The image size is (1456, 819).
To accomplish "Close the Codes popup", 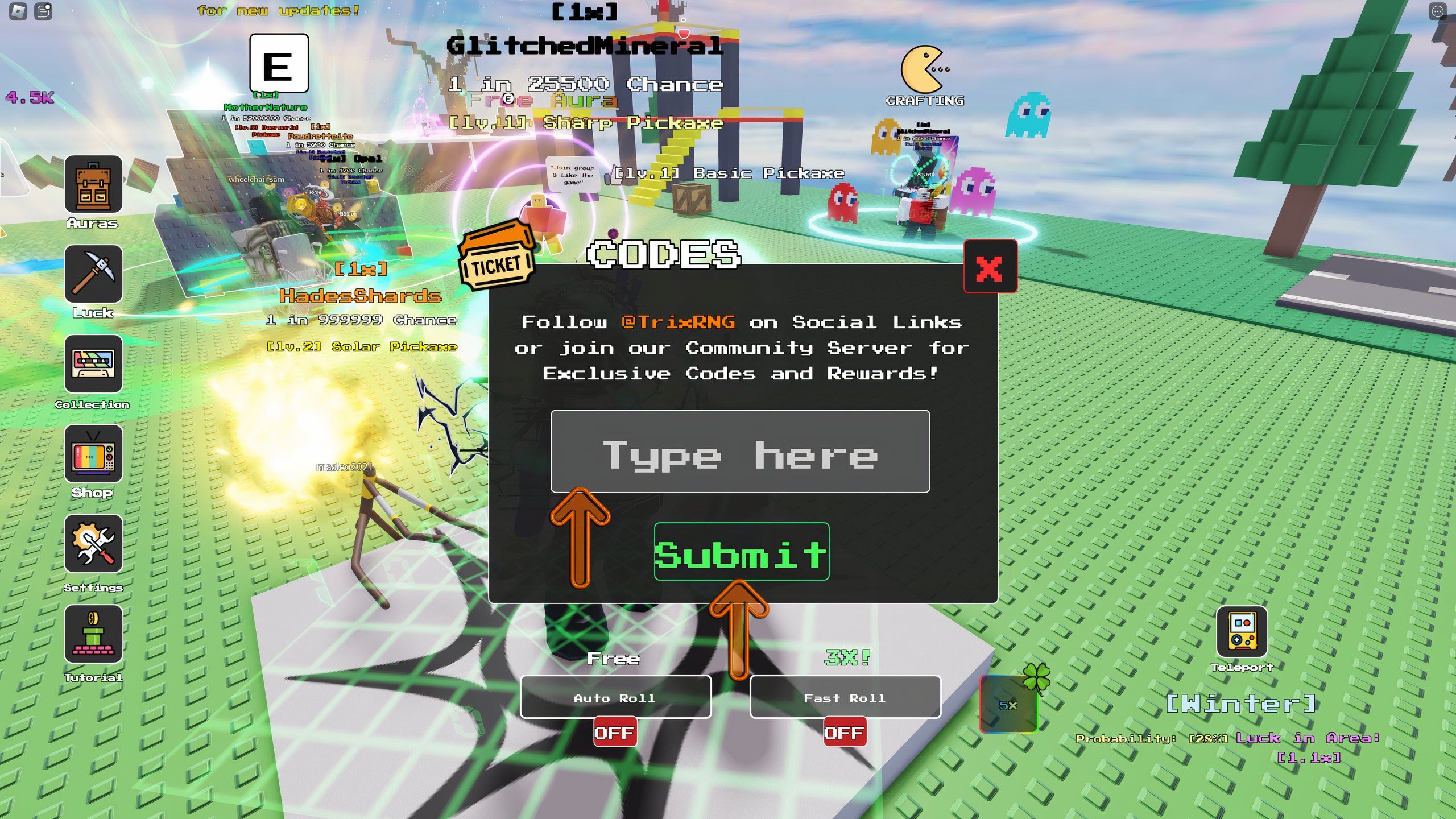I will (x=991, y=265).
